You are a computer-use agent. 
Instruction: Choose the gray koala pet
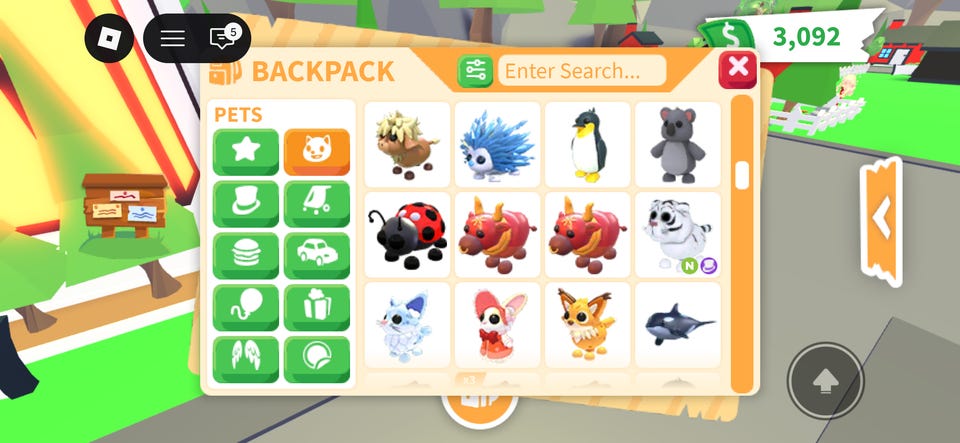tap(677, 144)
